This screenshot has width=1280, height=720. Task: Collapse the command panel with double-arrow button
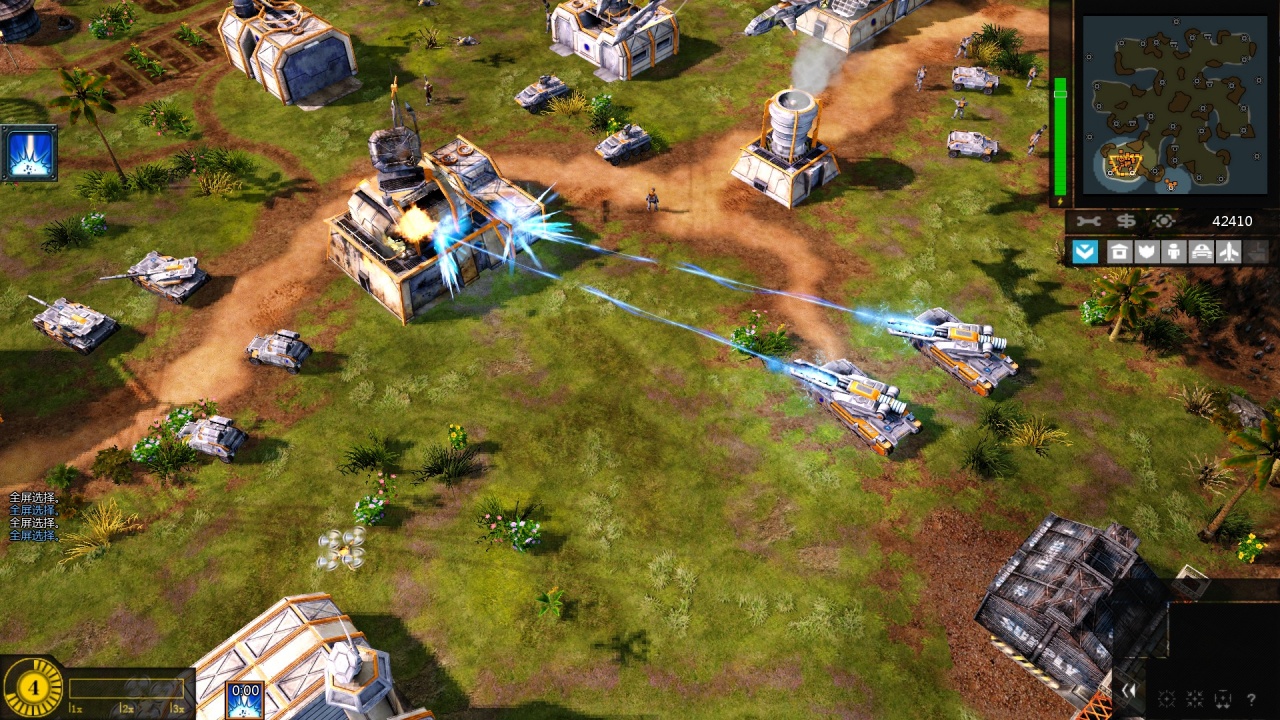(1129, 690)
